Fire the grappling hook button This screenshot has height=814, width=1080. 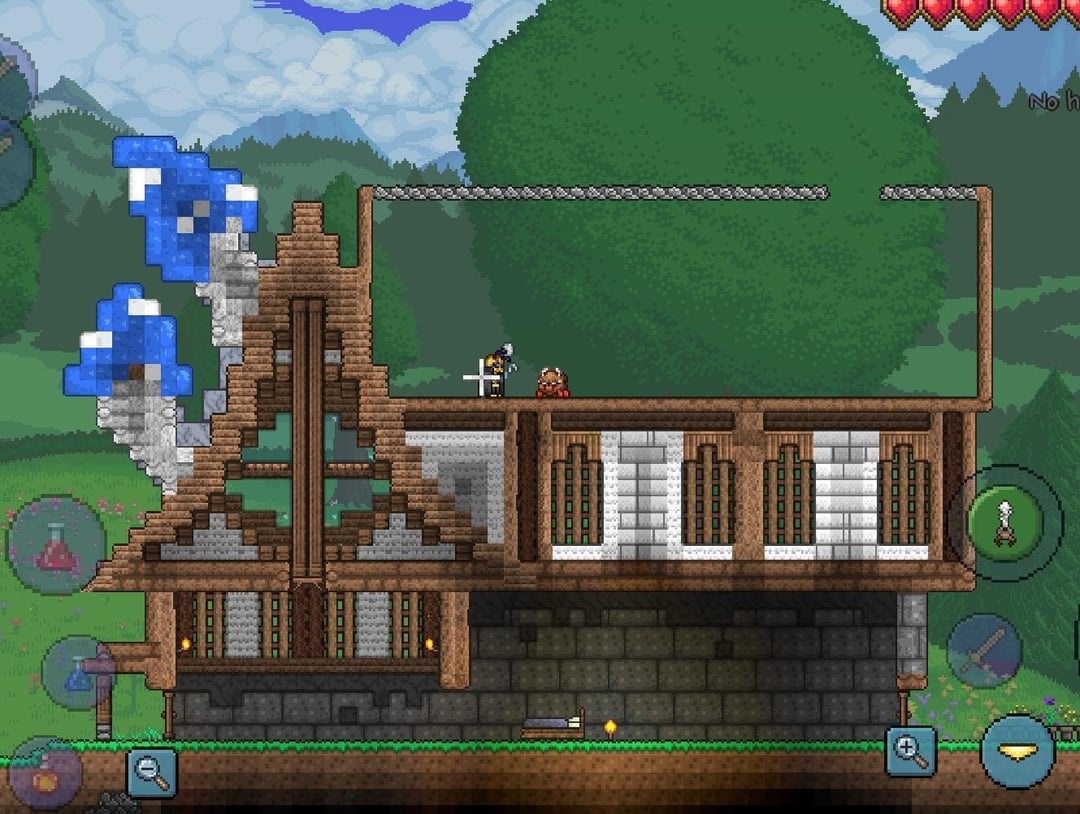[1004, 521]
